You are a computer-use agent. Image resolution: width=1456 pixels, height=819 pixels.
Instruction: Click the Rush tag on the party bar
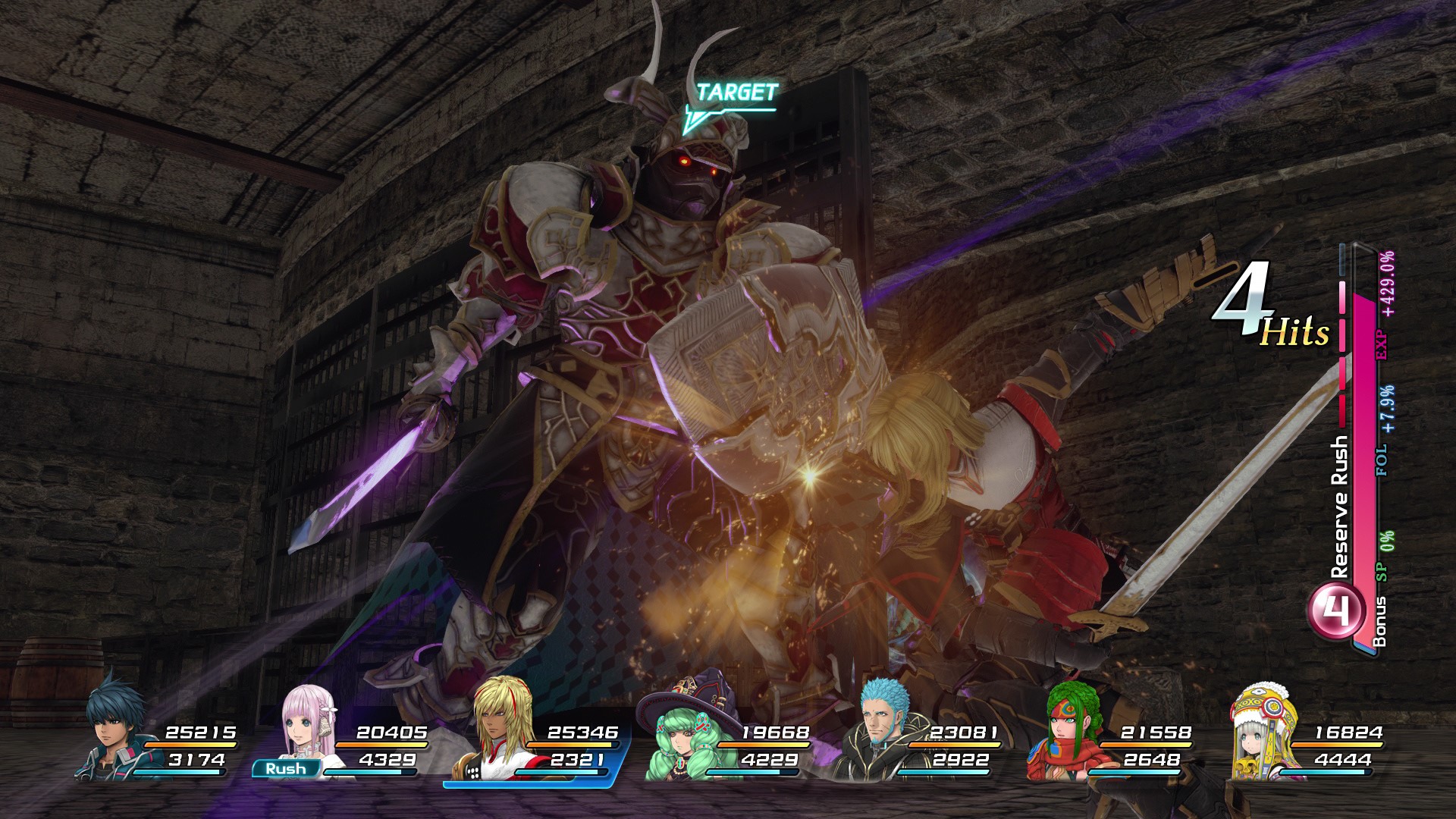click(x=285, y=768)
